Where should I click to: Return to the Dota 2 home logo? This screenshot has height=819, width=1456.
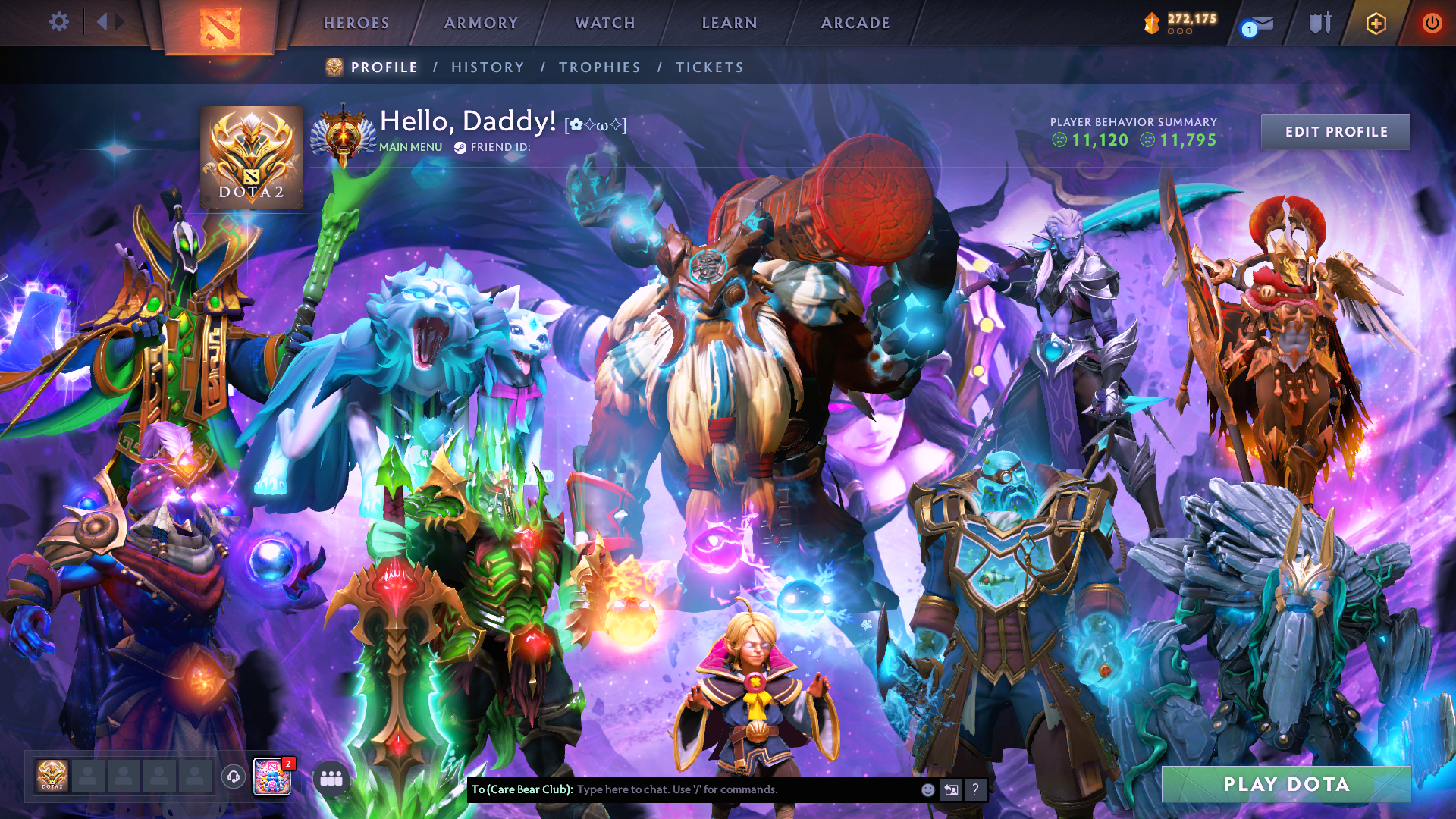(220, 27)
